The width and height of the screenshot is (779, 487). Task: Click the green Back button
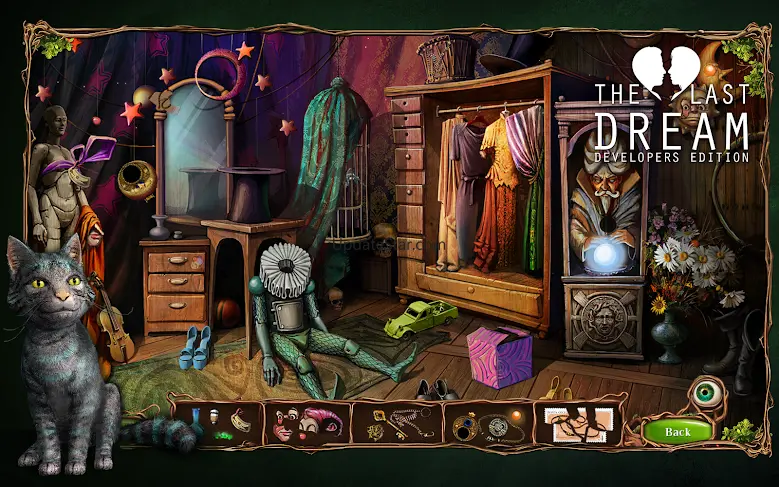click(677, 432)
